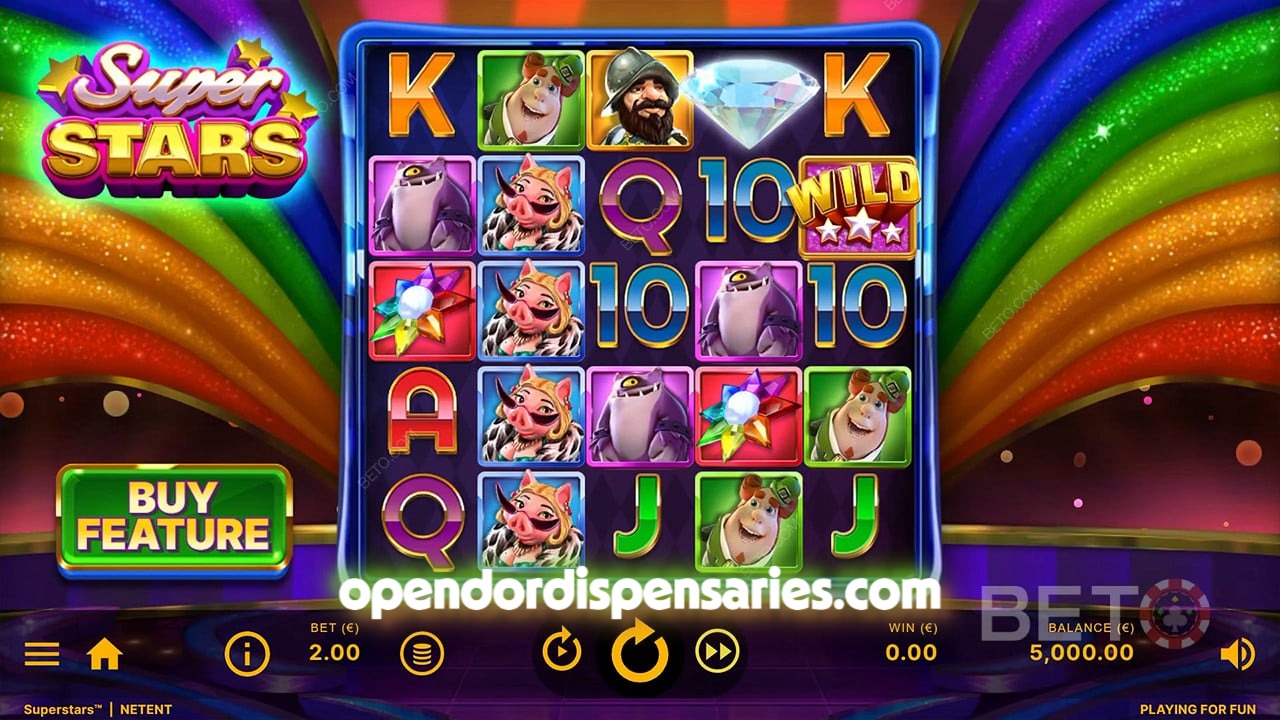The height and width of the screenshot is (720, 1280).
Task: Visit the opendordispensaries.com link
Action: (640, 590)
